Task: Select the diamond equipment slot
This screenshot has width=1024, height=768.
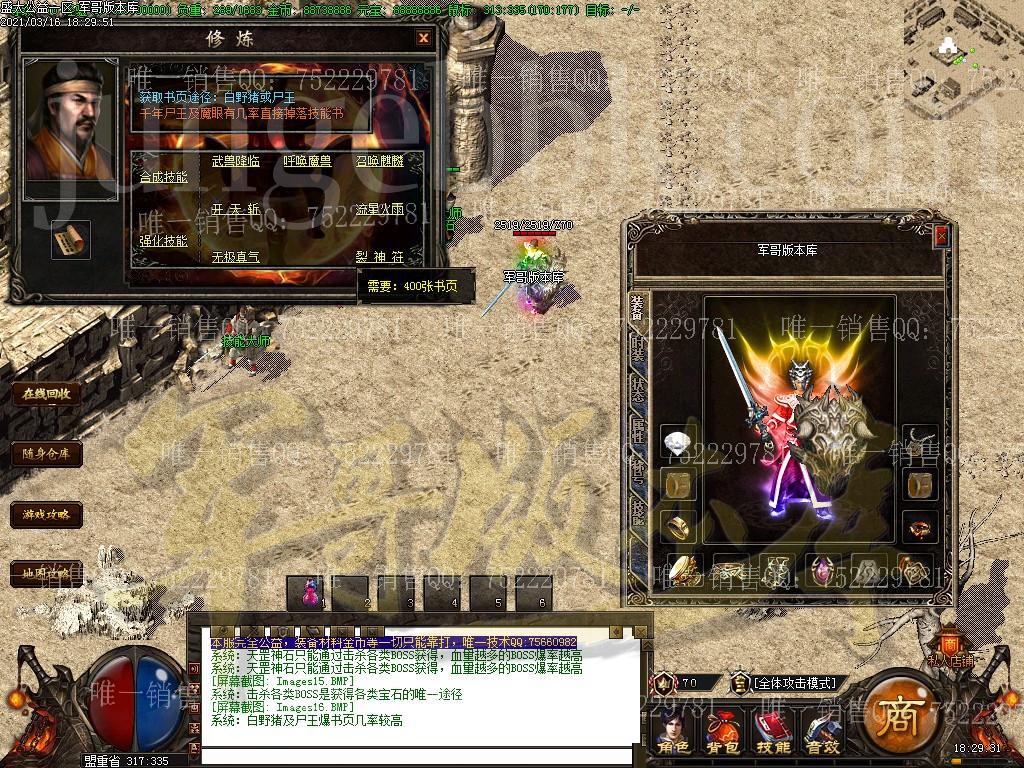Action: tap(679, 442)
